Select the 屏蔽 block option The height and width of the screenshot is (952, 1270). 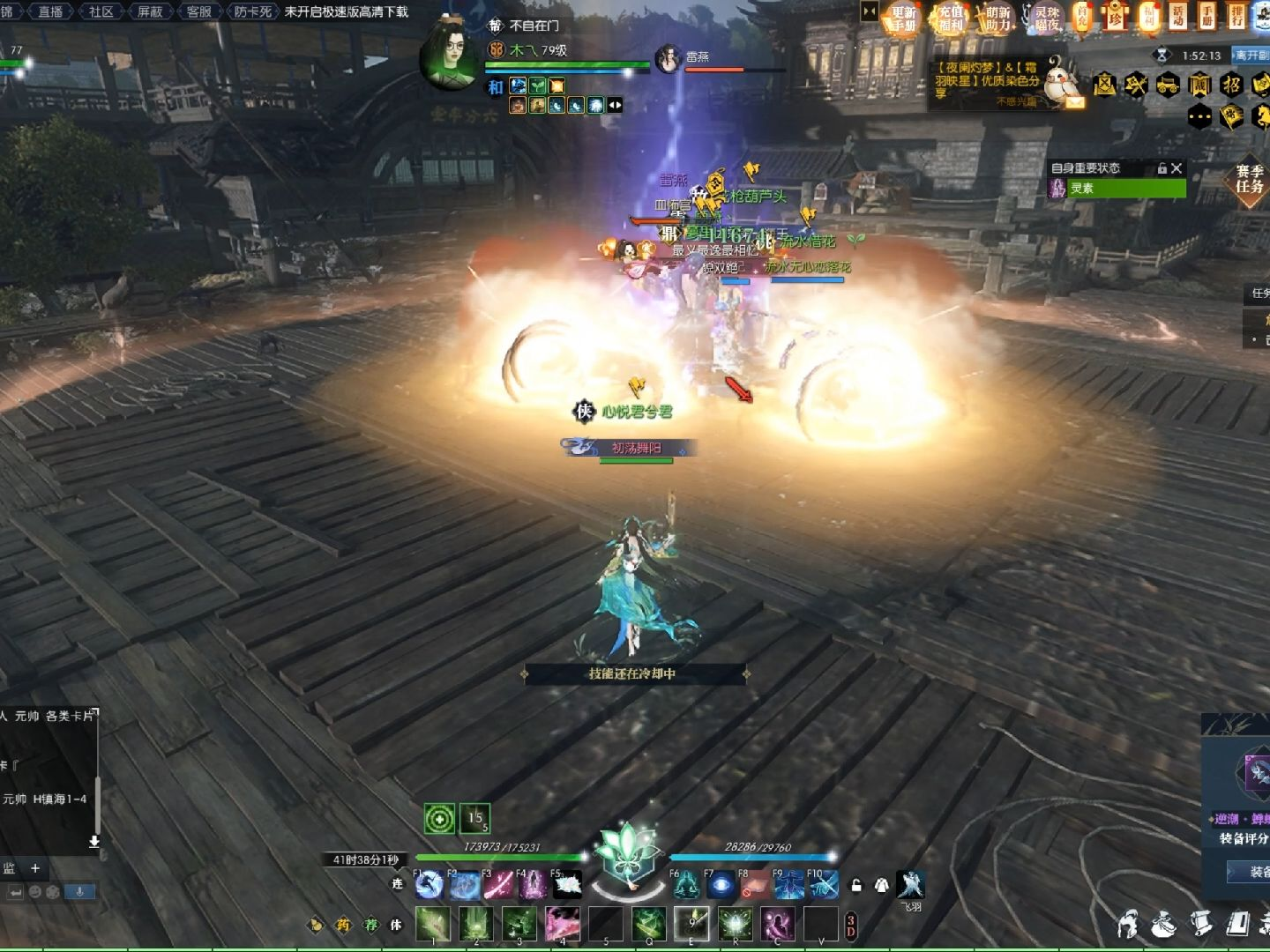tap(150, 11)
